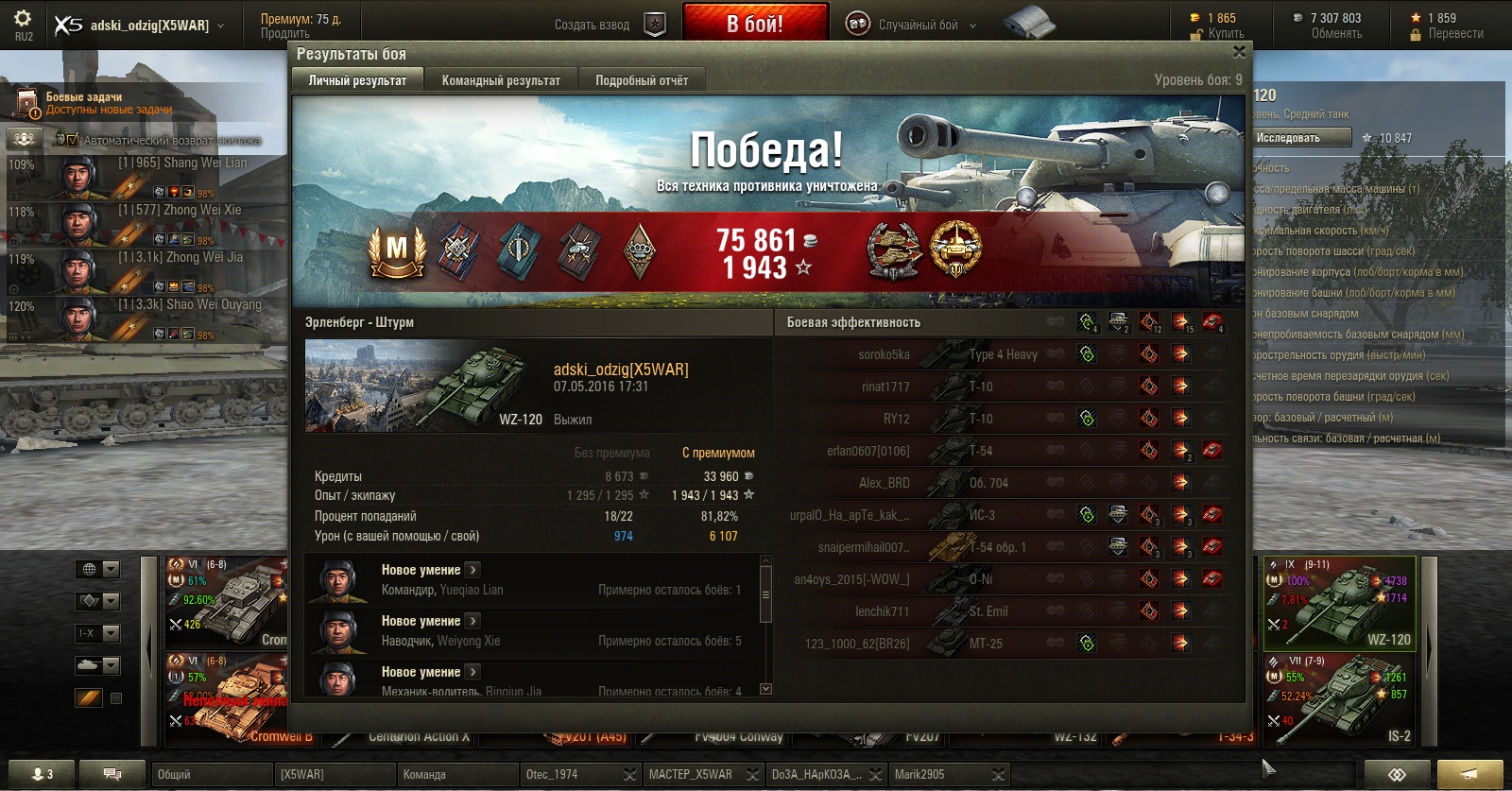Click the Исследовать research button
Viewport: 1512px width, 791px height.
pyautogui.click(x=1299, y=138)
